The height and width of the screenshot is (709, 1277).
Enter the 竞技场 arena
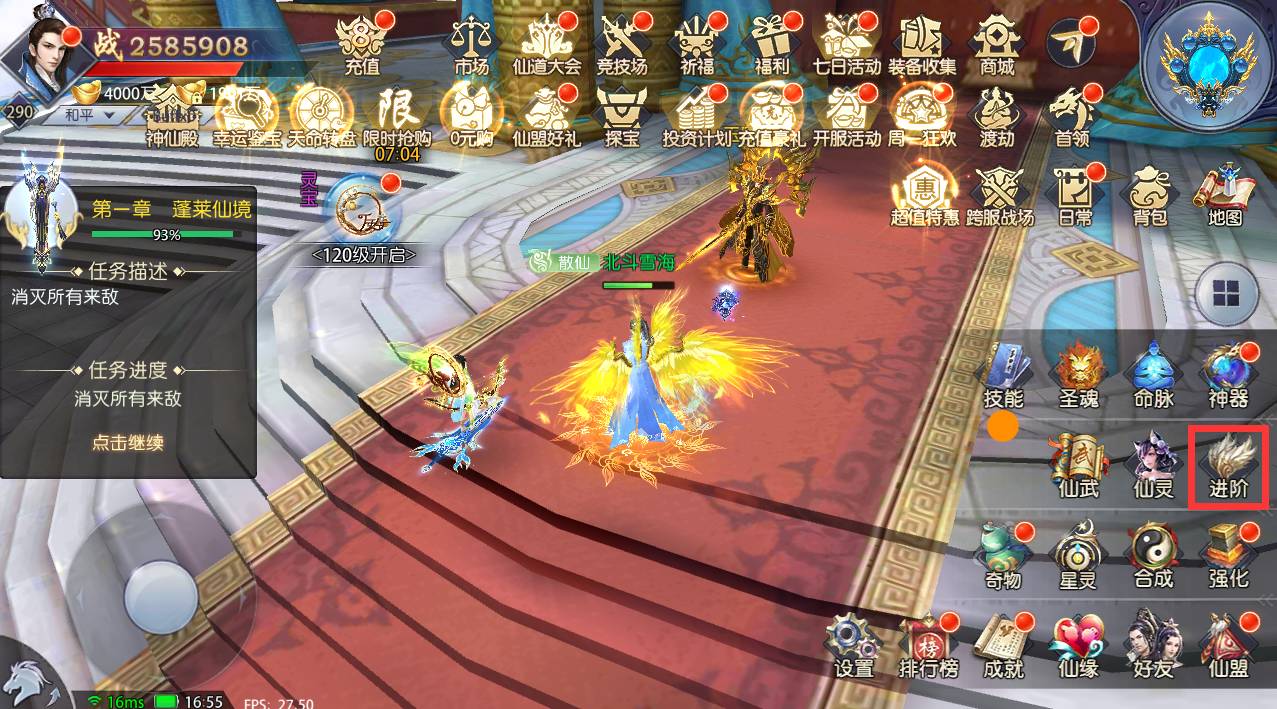(x=621, y=44)
